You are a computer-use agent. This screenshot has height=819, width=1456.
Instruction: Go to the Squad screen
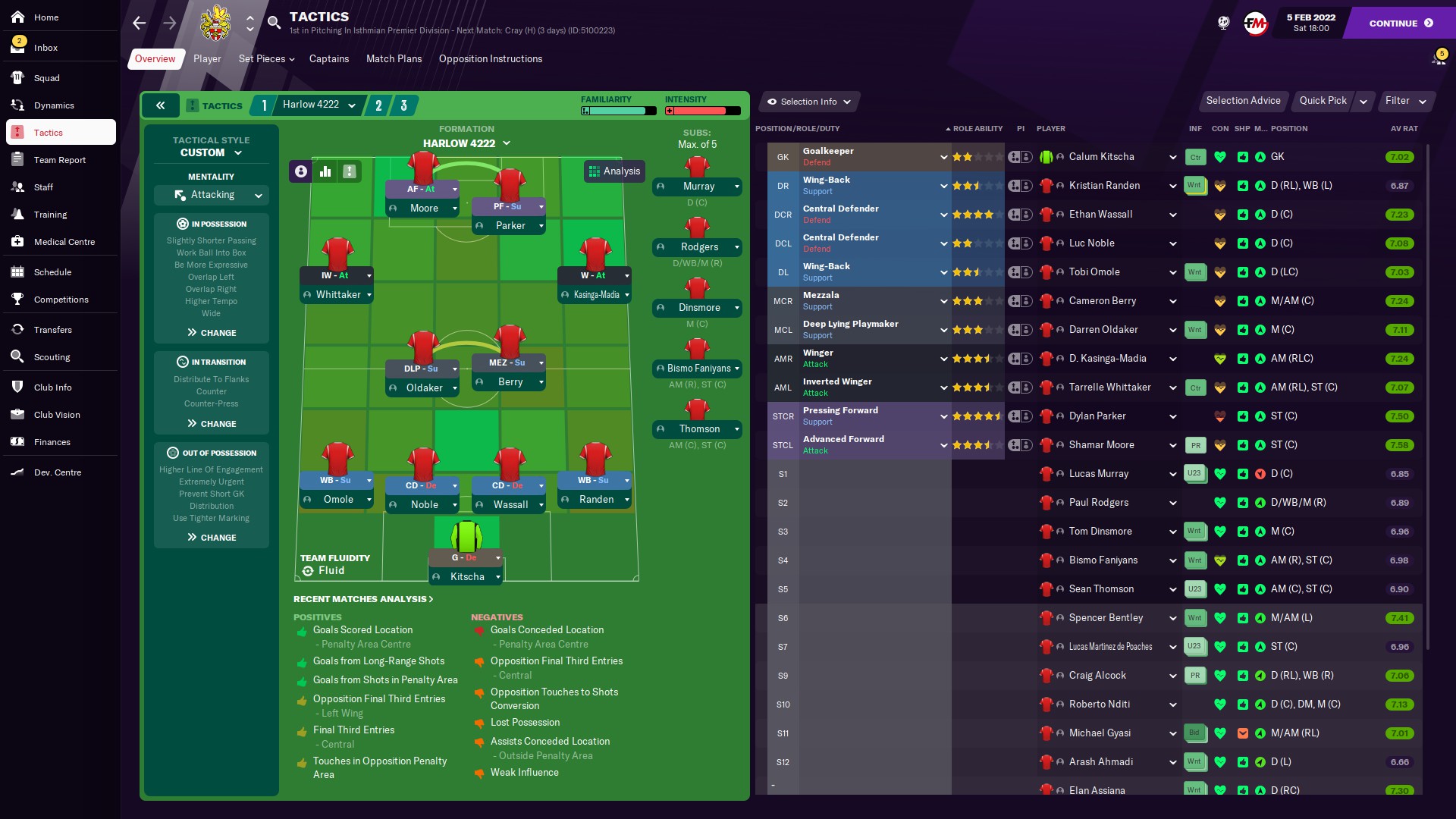pos(46,78)
